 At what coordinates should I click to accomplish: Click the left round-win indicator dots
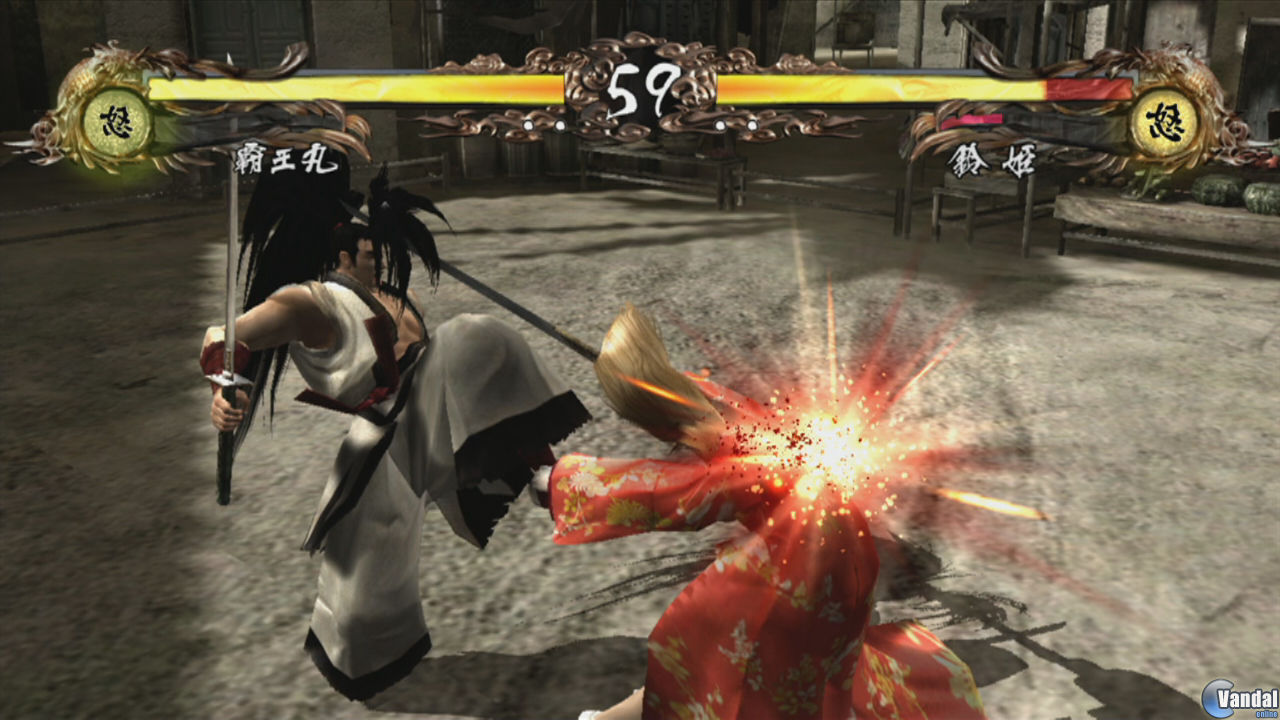tap(545, 126)
